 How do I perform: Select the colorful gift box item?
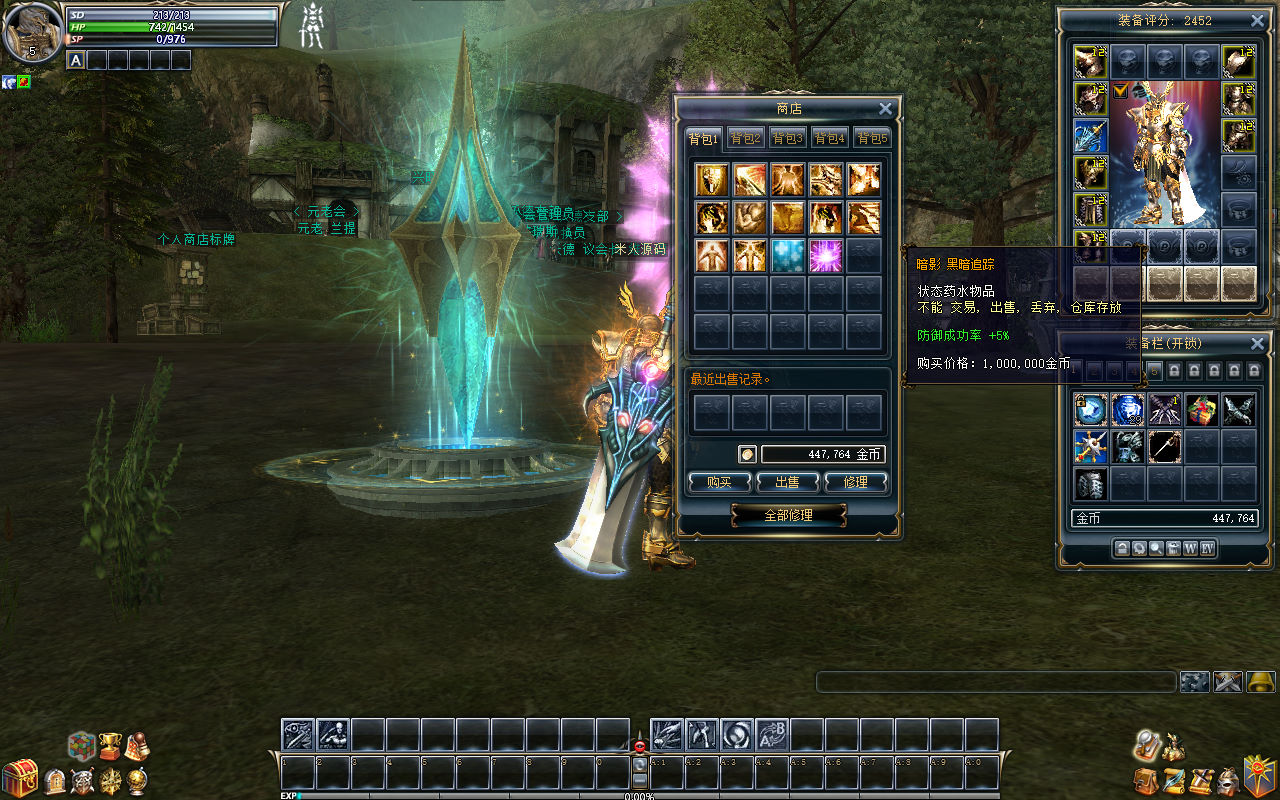[1201, 409]
